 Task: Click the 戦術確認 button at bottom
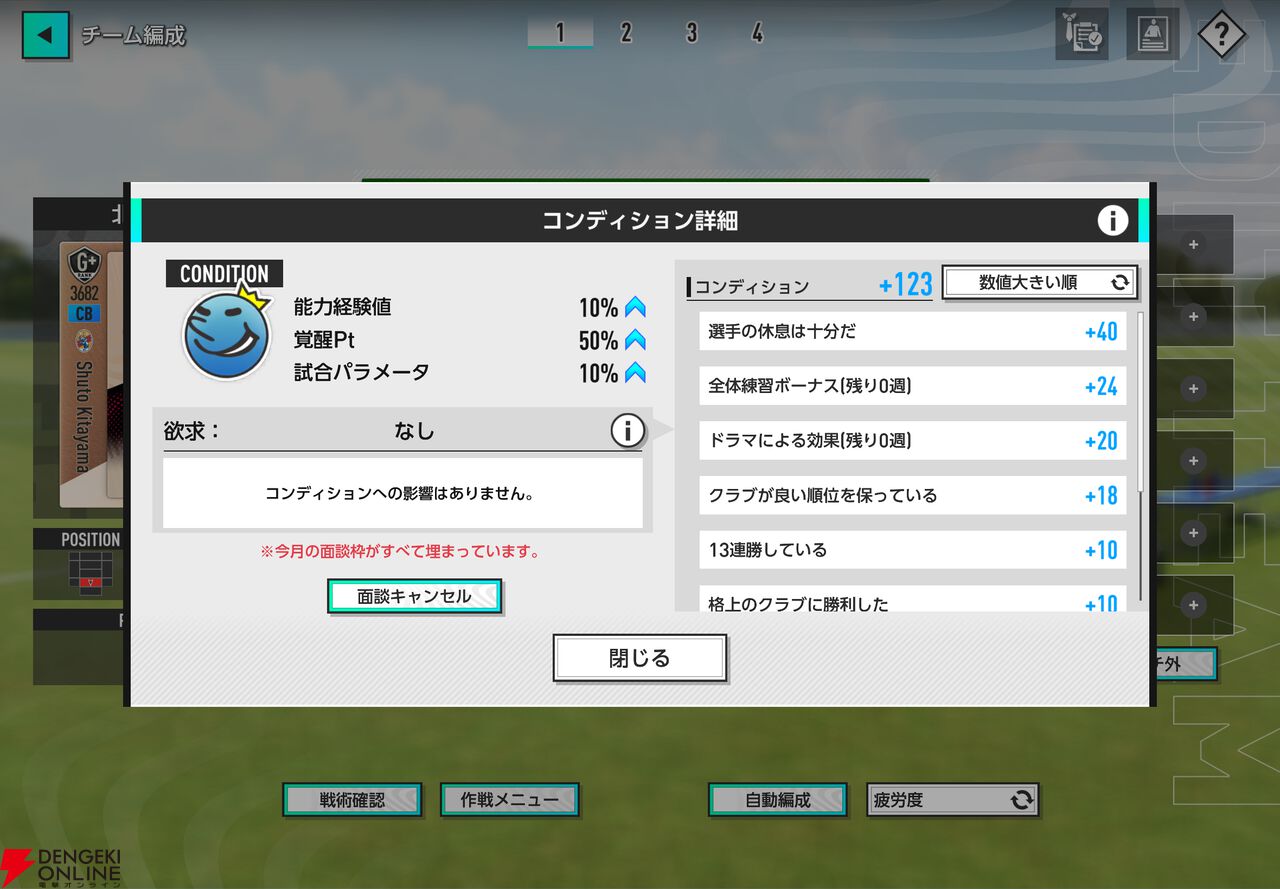352,799
